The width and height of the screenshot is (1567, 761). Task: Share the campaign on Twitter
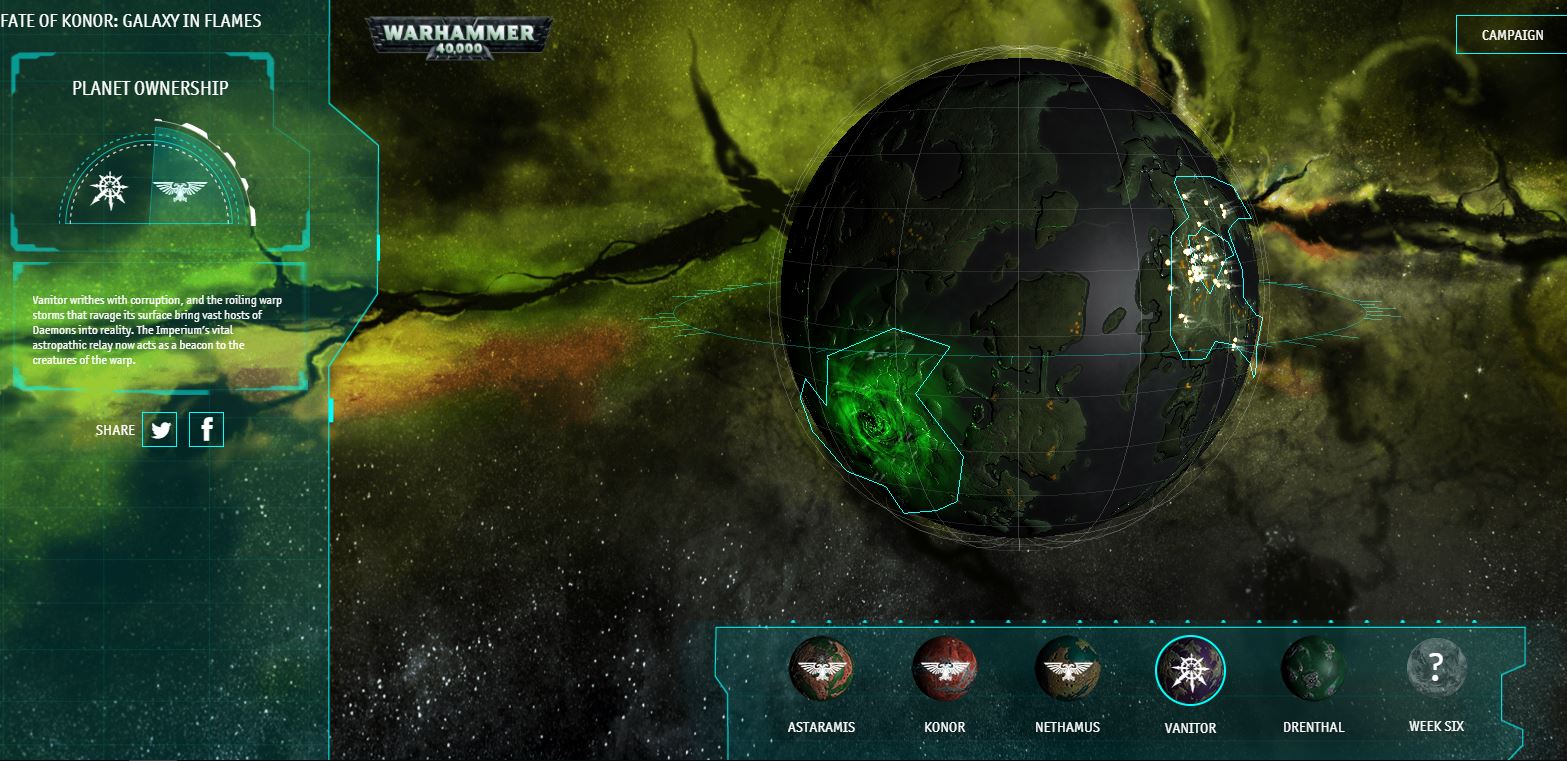click(159, 430)
